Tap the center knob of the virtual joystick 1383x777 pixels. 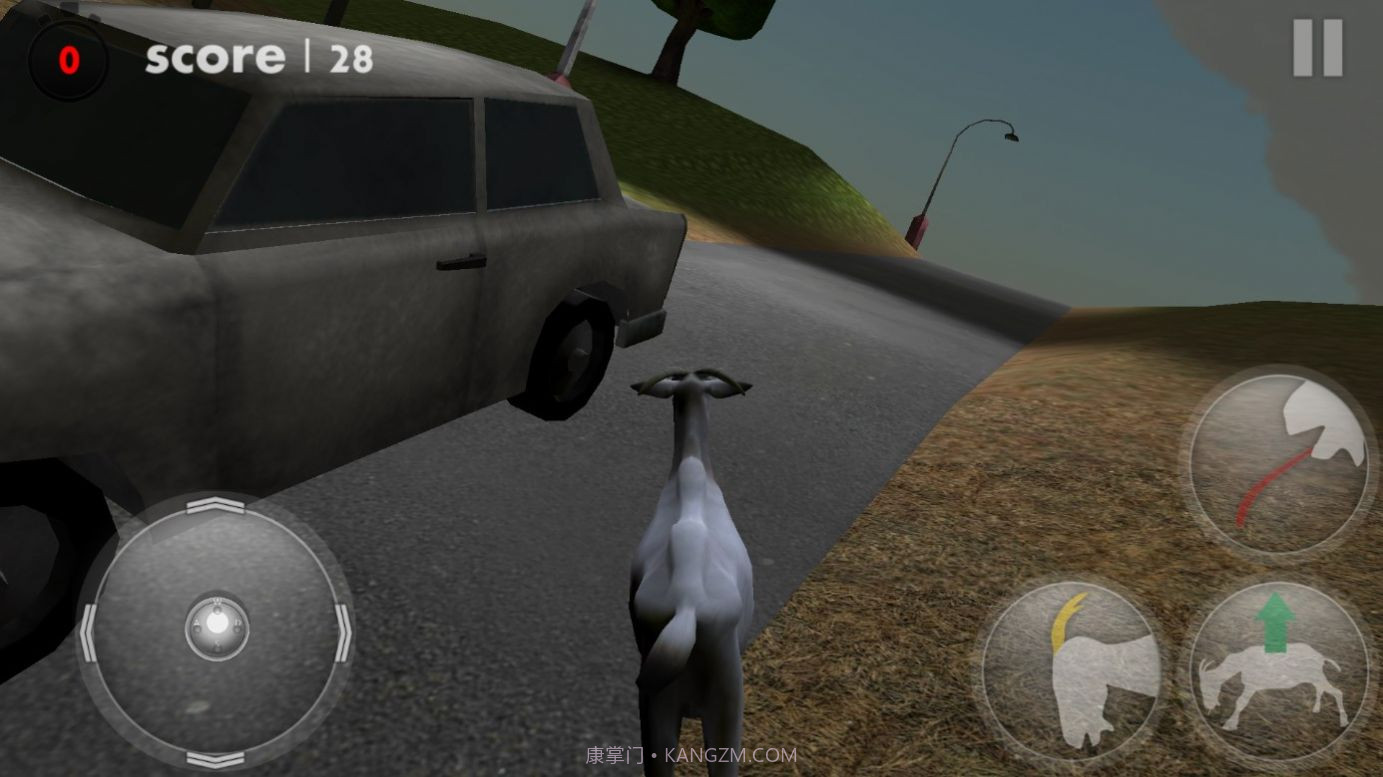[x=217, y=626]
